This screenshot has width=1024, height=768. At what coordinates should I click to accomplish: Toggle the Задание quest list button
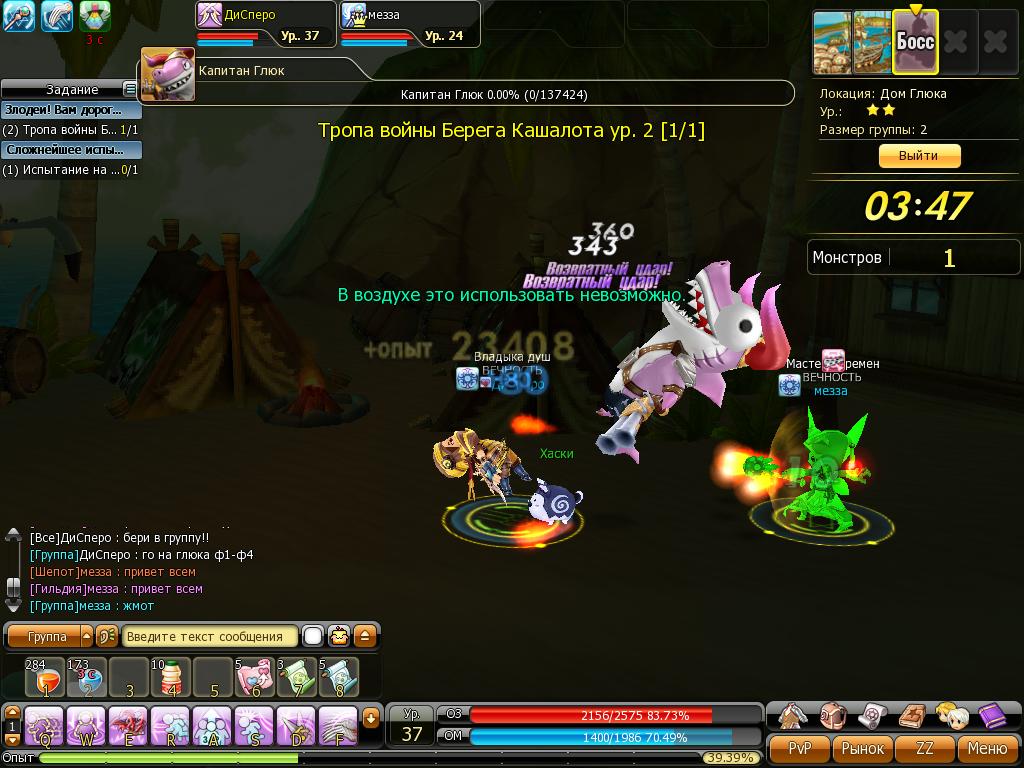130,90
